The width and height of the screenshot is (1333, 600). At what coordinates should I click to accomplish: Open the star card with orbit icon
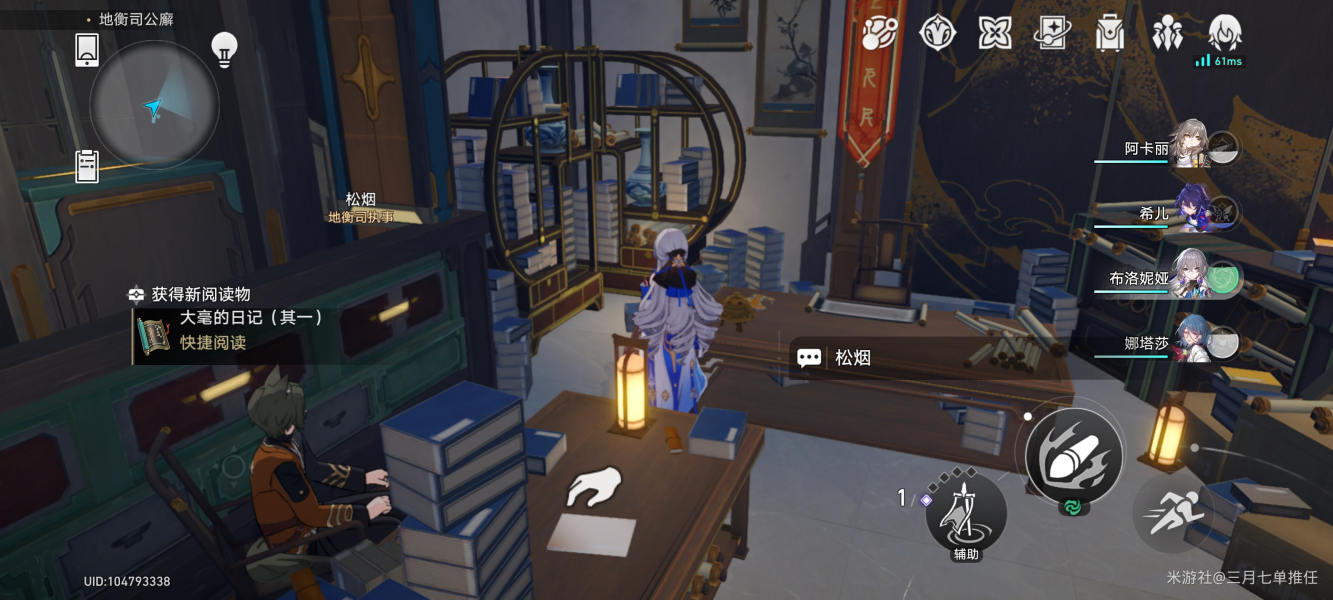(x=1052, y=34)
